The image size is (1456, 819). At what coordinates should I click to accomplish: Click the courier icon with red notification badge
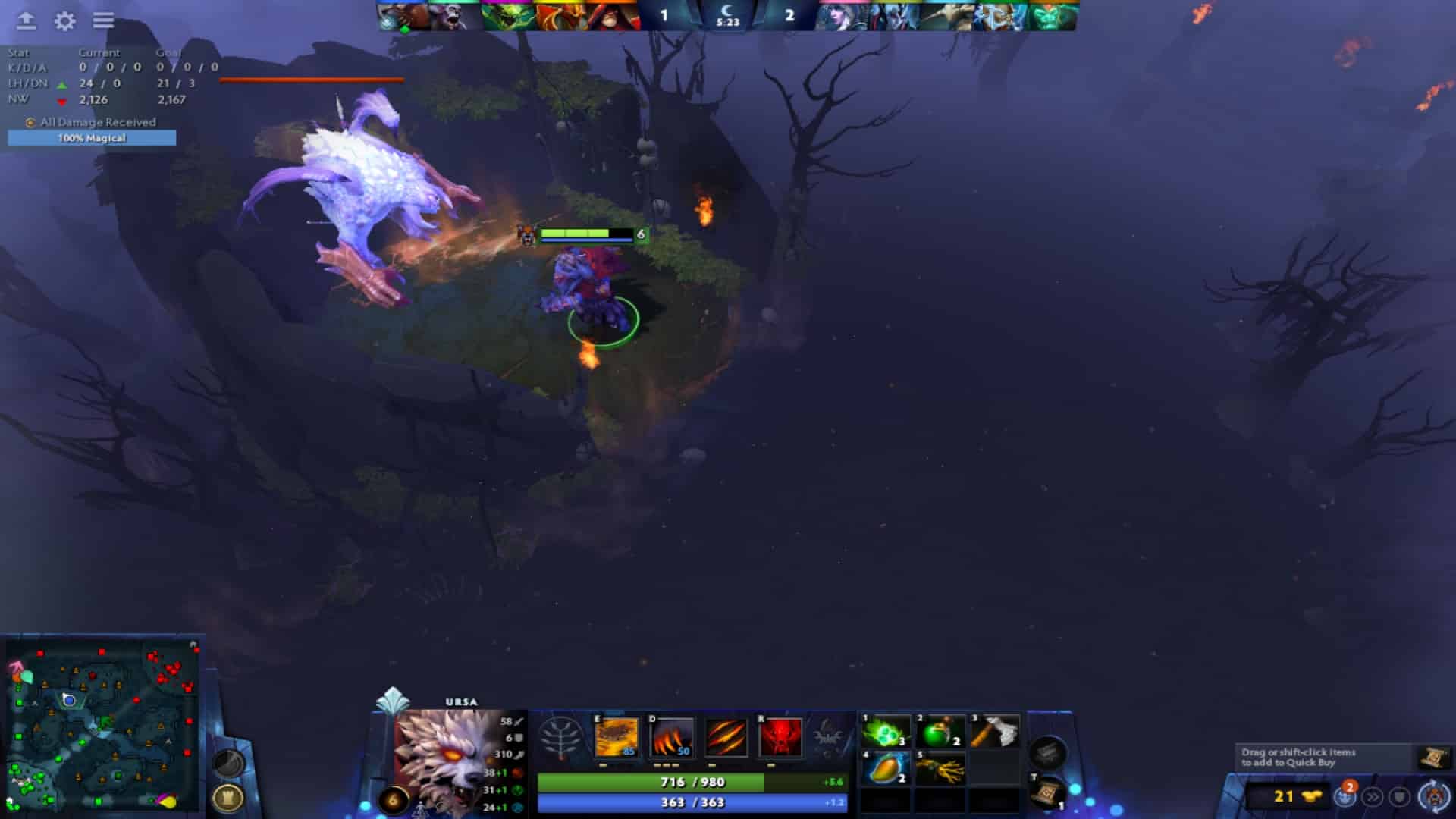click(1346, 796)
